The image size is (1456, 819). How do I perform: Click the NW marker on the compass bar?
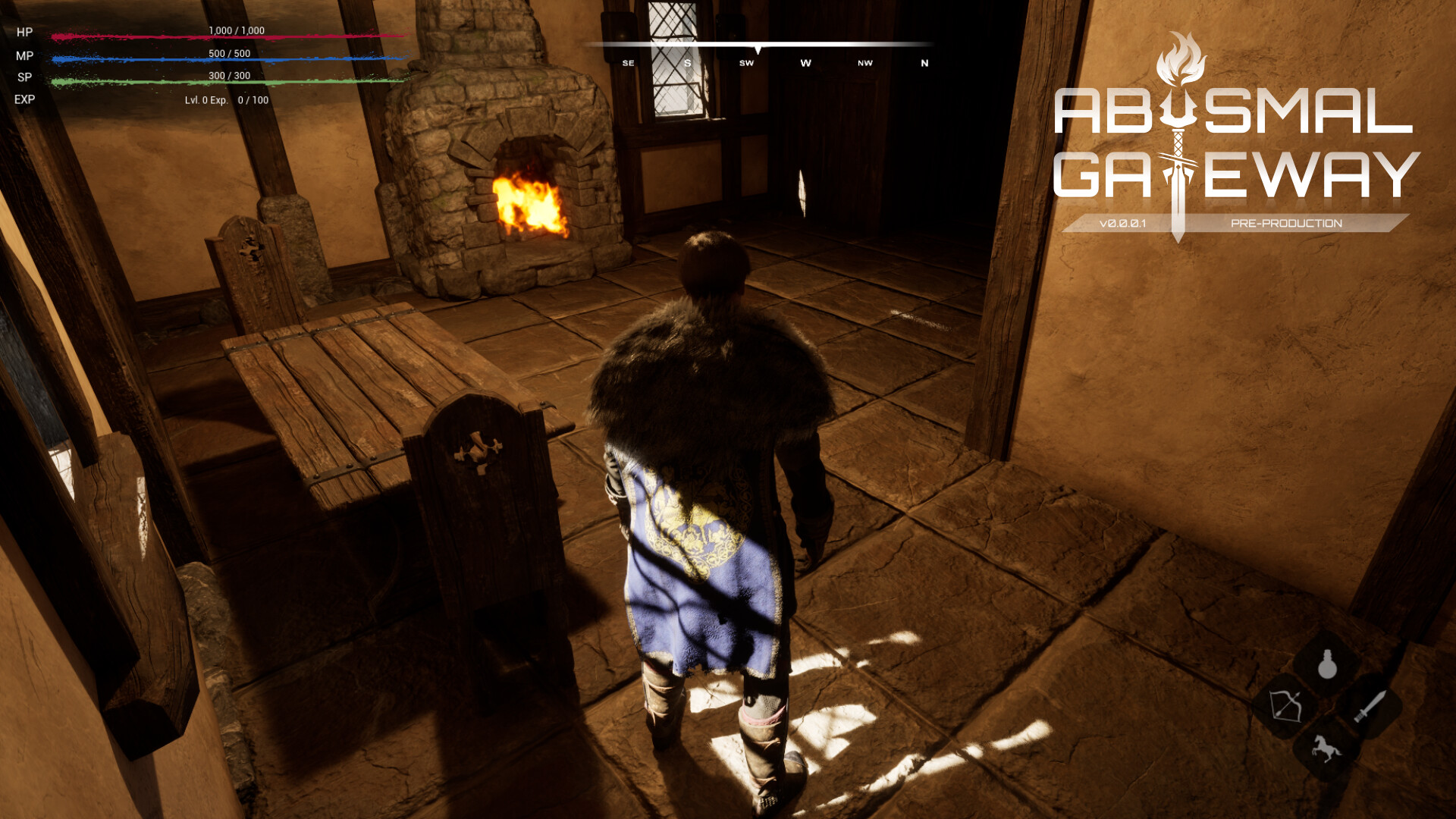pos(863,63)
